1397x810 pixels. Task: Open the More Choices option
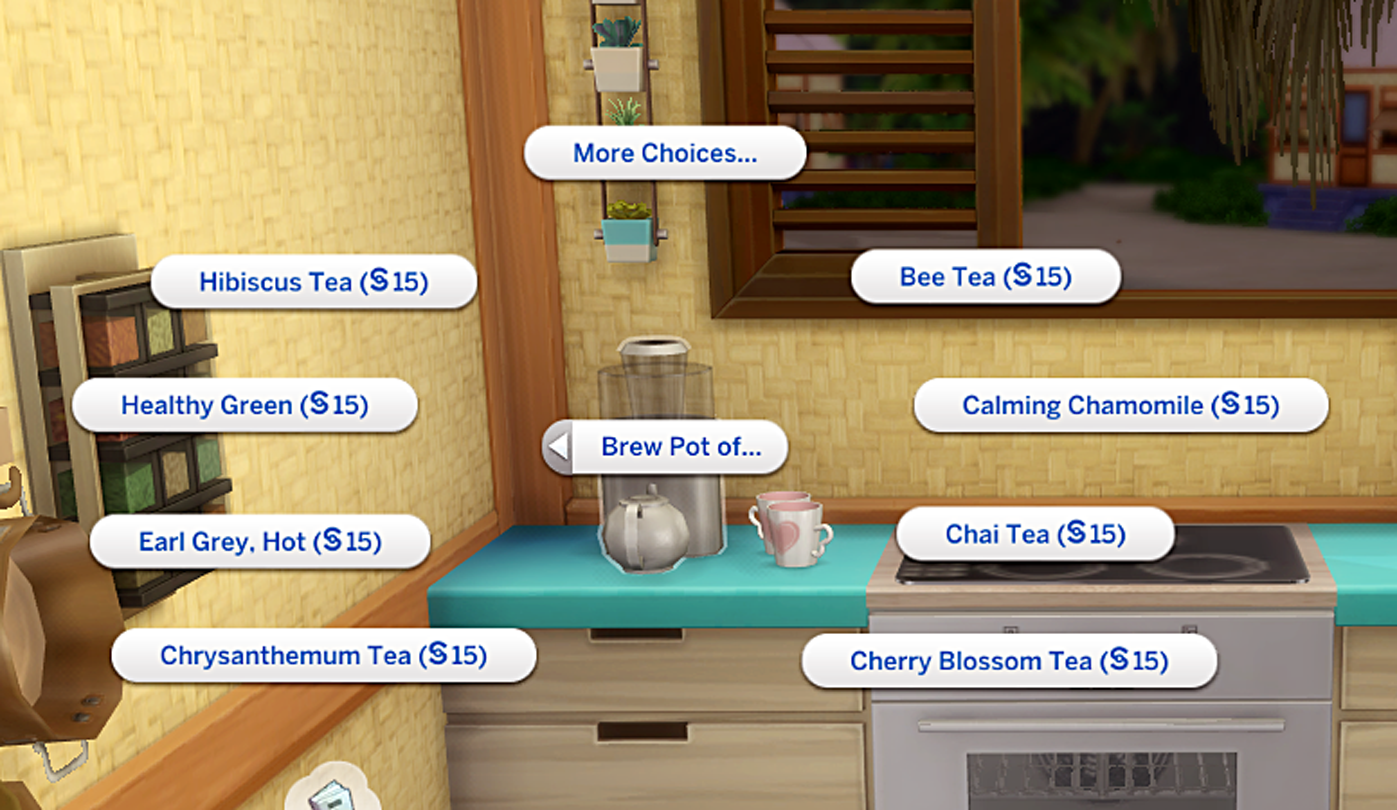coord(664,153)
